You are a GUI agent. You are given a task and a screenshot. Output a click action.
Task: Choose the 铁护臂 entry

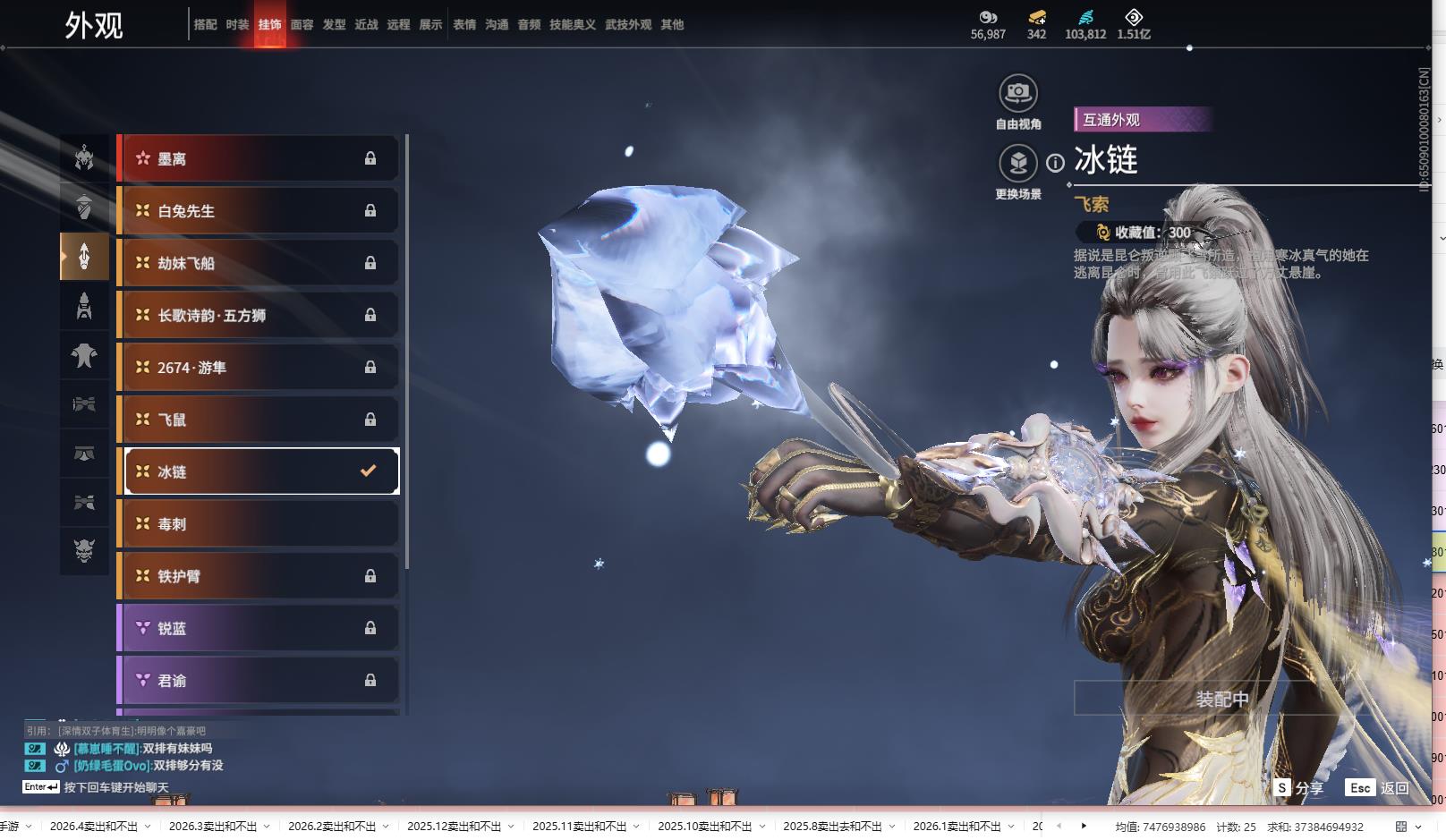click(258, 576)
